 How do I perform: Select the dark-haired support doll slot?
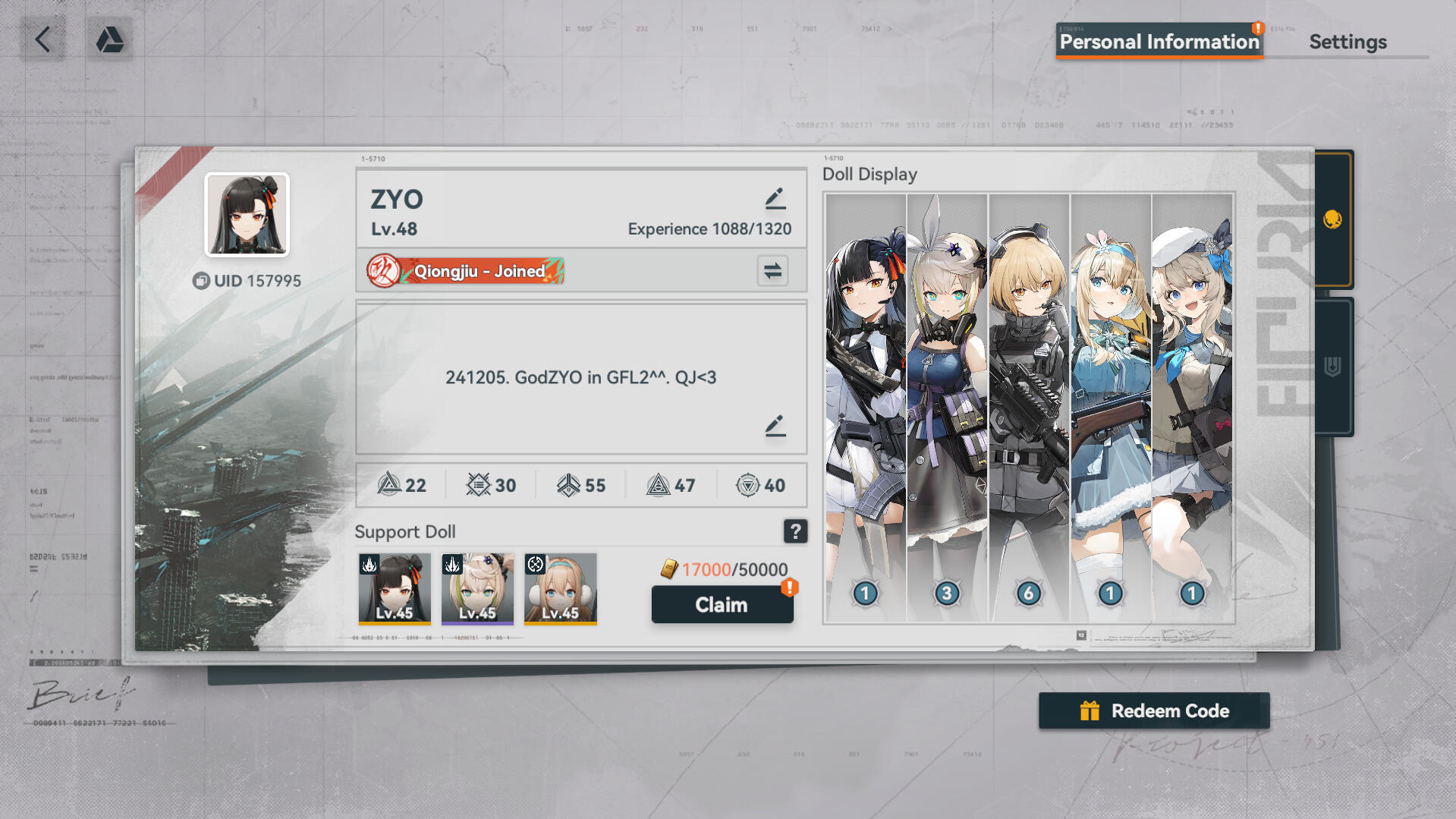click(395, 588)
